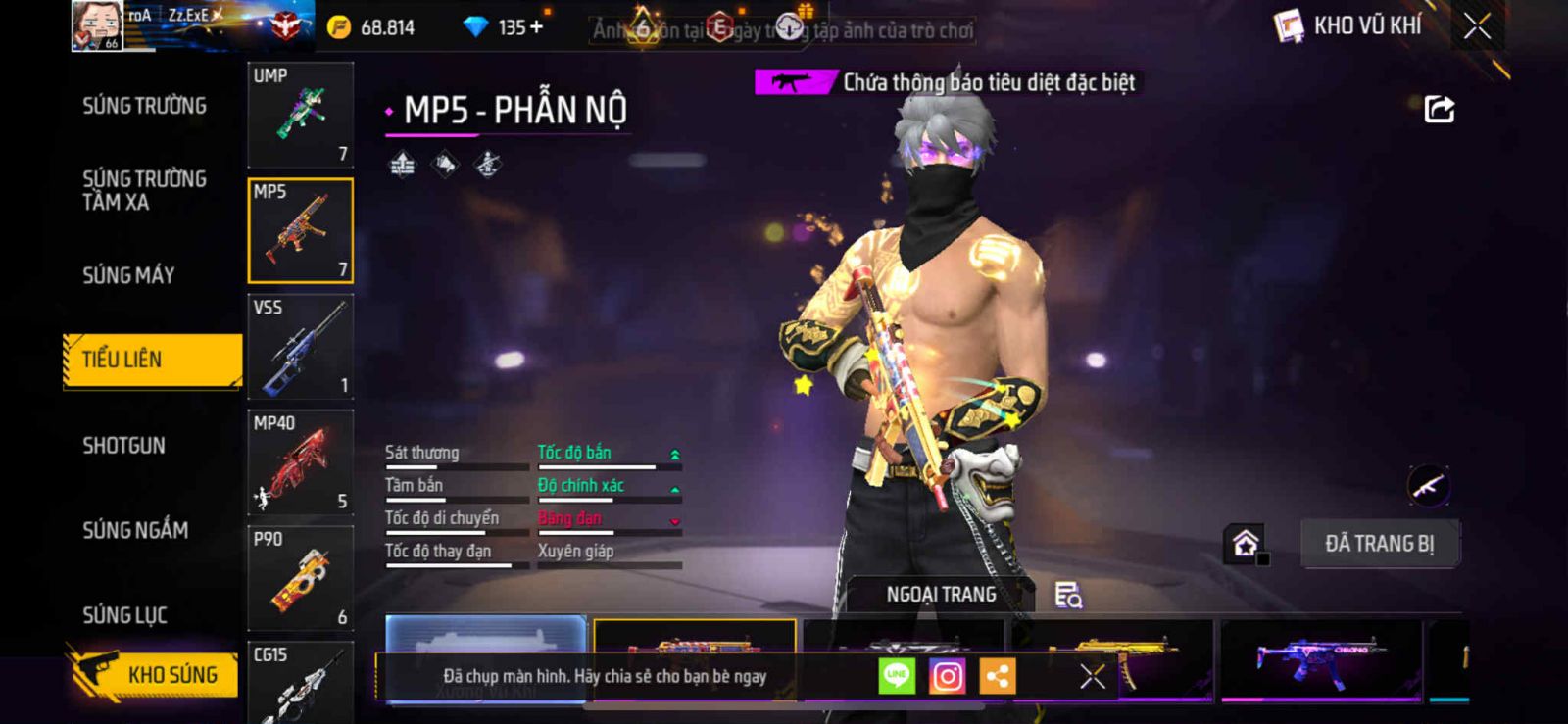Open the Ngoại Trang skins tab

coord(941,595)
